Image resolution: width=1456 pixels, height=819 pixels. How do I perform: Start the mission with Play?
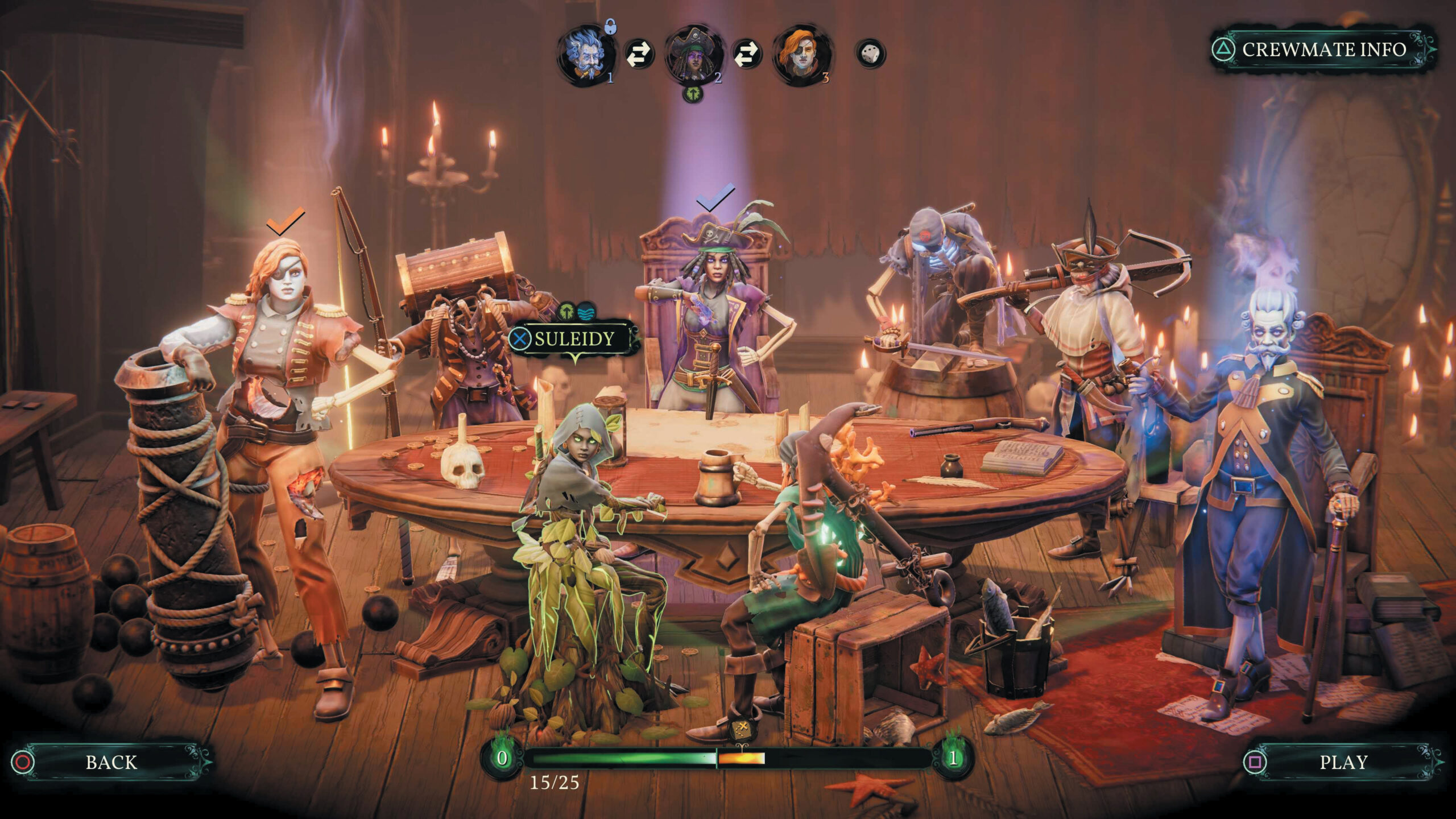pyautogui.click(x=1343, y=762)
